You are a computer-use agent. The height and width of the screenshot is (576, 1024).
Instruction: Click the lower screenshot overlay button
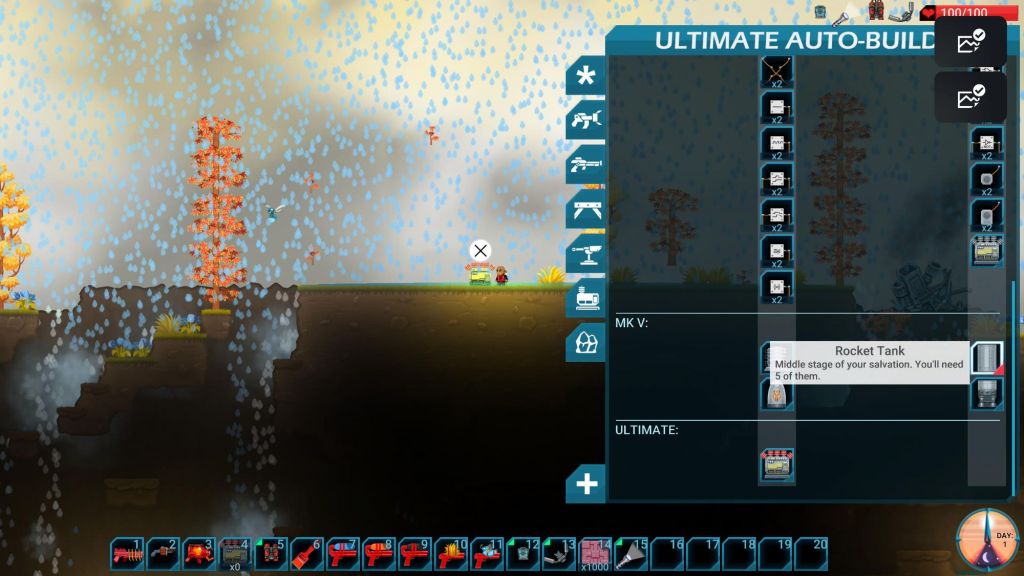click(x=970, y=97)
